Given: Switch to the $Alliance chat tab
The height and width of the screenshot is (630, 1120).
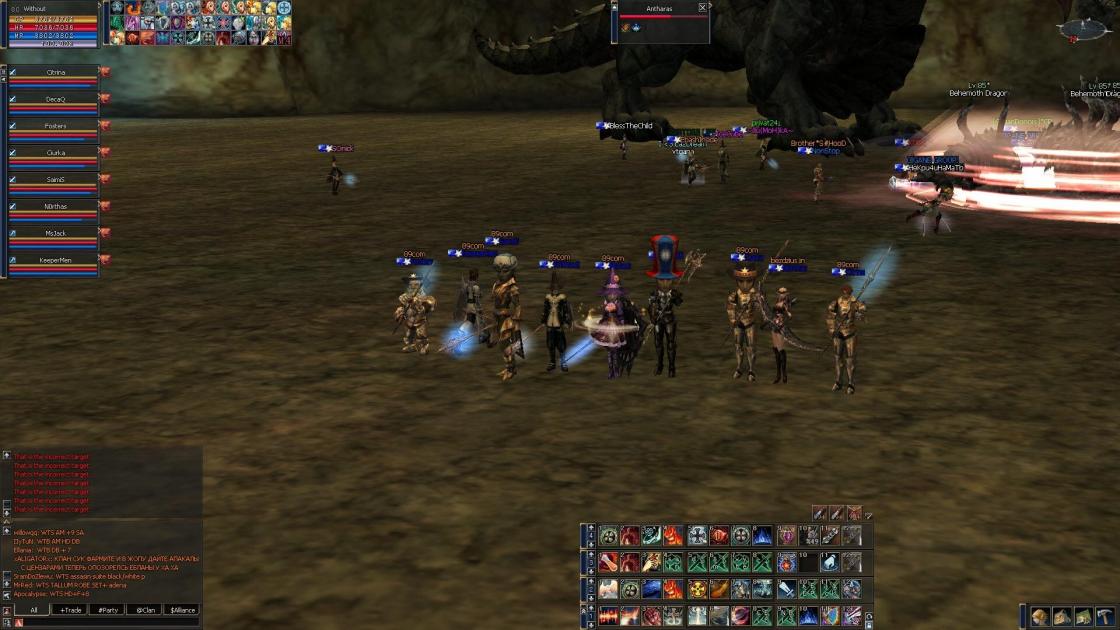Looking at the screenshot, I should [x=181, y=609].
